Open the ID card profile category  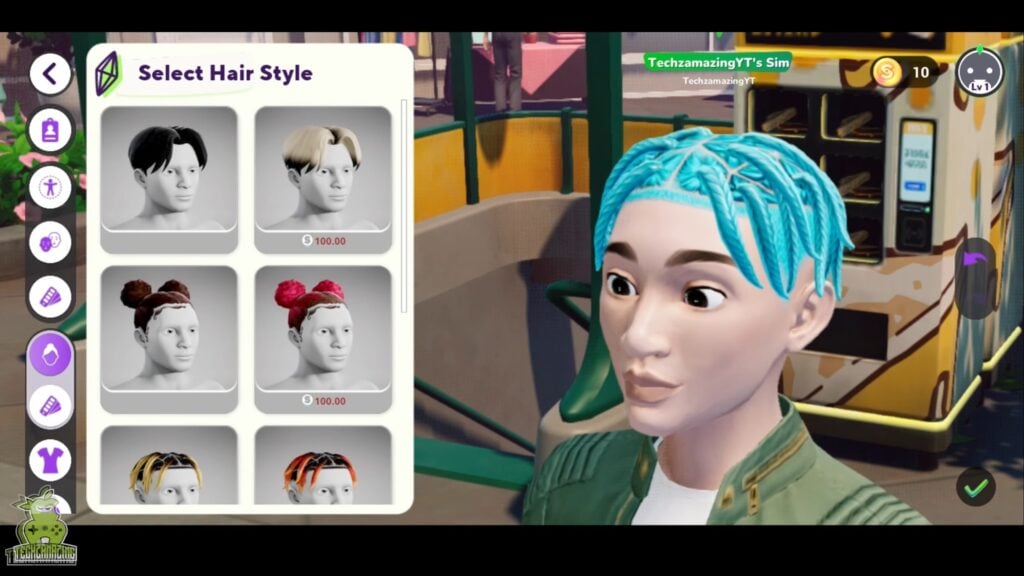(49, 130)
